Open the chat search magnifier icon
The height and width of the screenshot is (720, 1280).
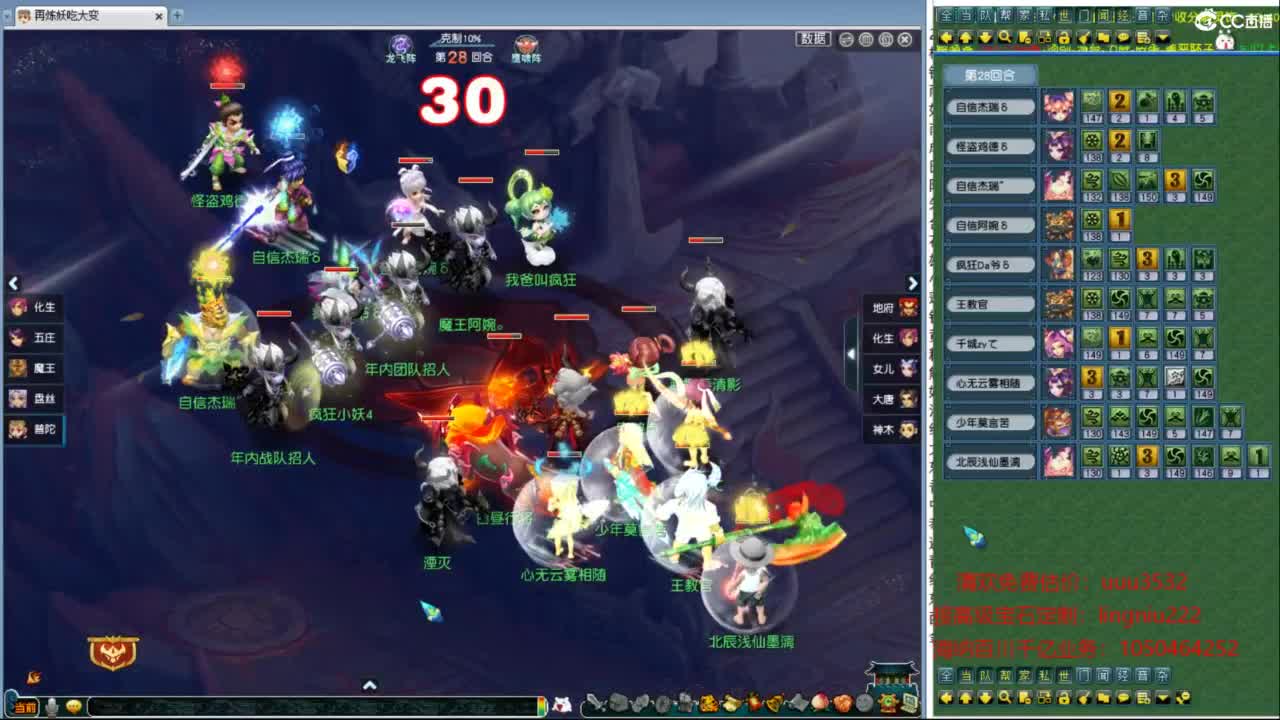coord(1005,37)
